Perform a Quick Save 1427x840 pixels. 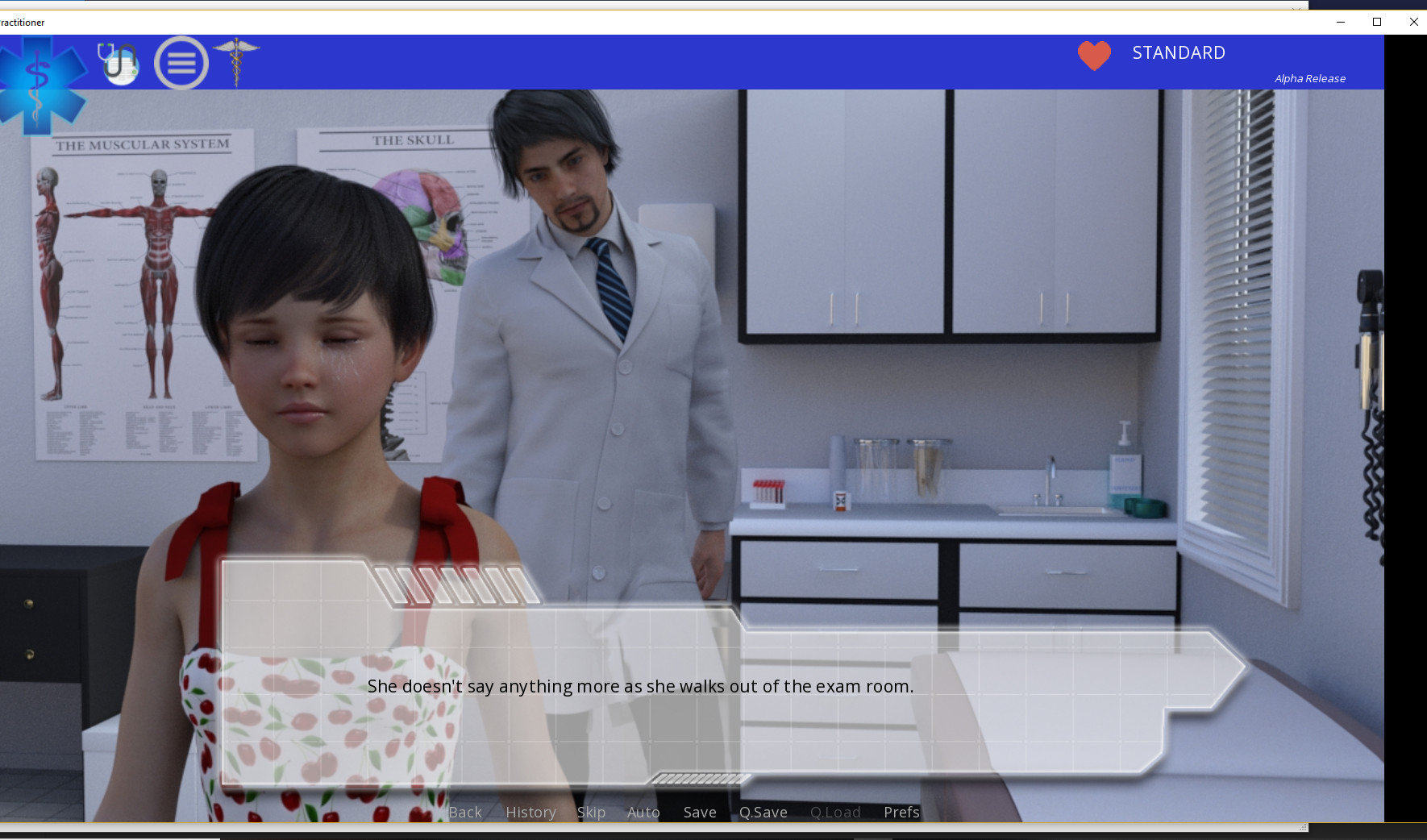[762, 812]
